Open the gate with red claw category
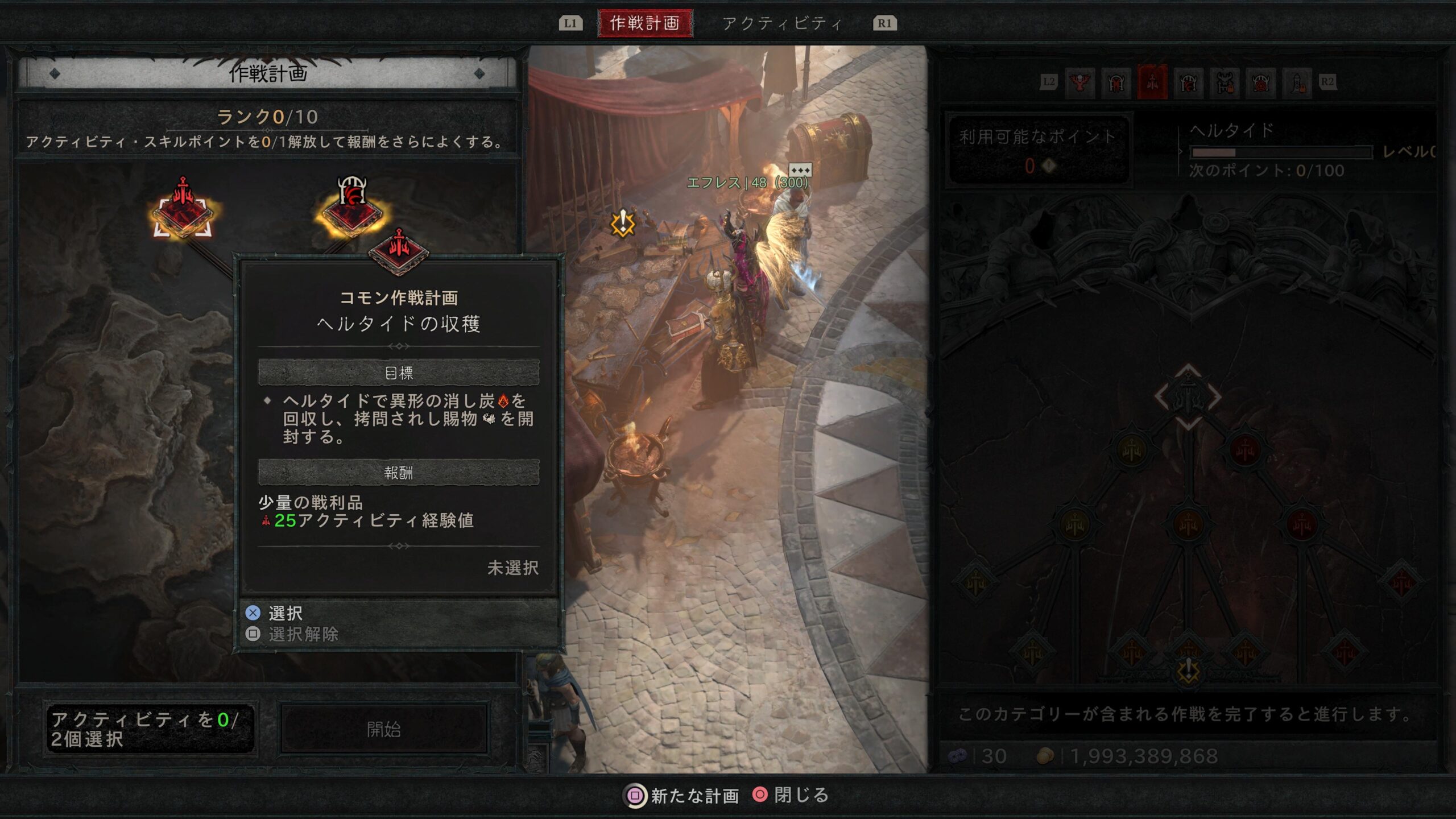1456x819 pixels. click(1189, 83)
